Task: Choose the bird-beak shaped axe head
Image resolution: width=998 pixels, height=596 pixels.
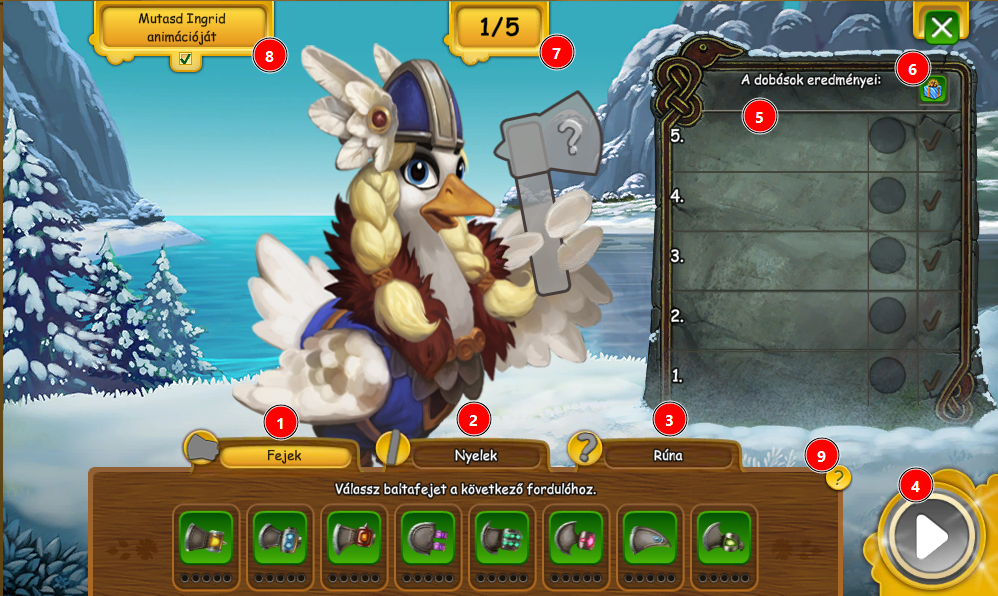Action: point(650,538)
